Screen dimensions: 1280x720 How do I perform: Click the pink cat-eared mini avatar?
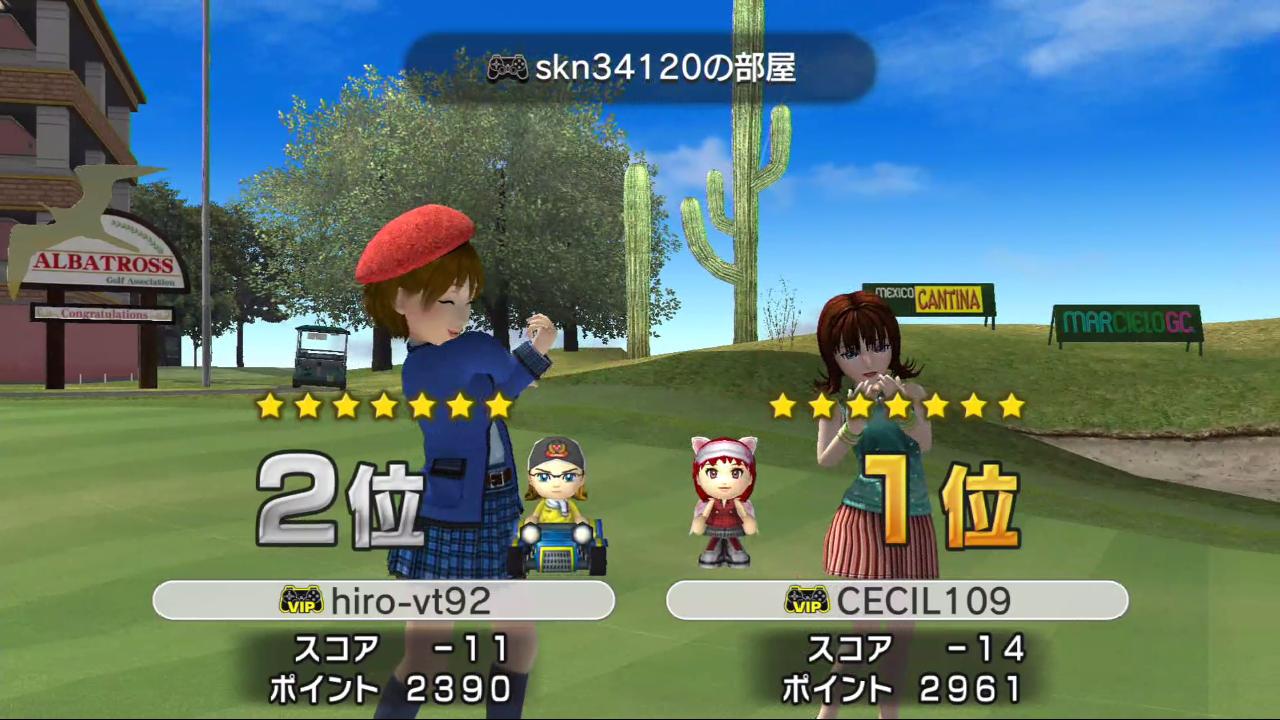click(724, 501)
